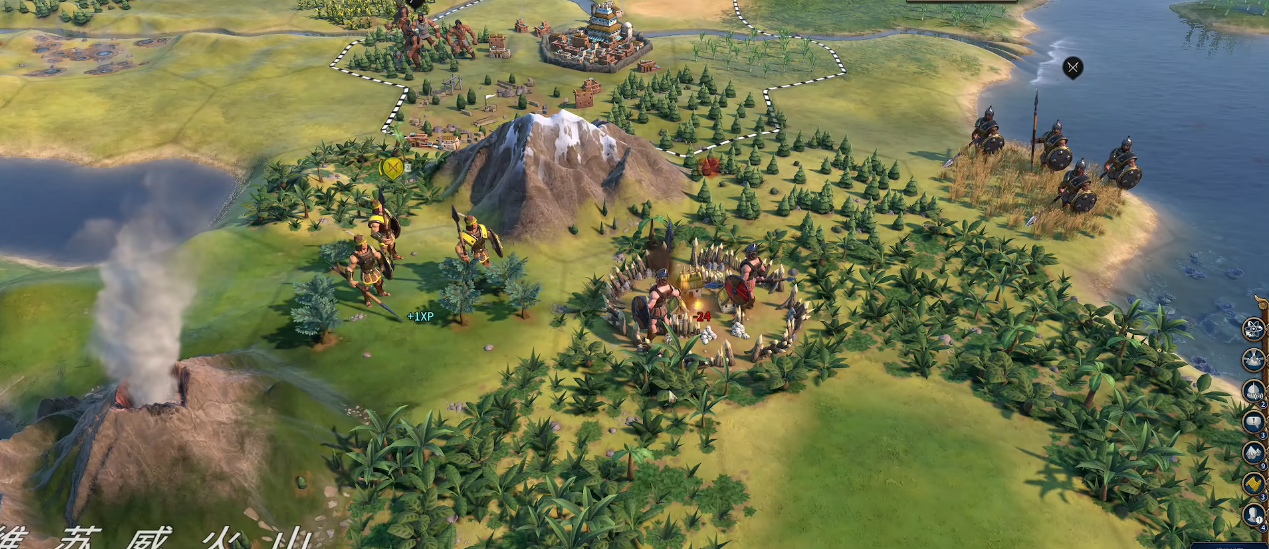The width and height of the screenshot is (1269, 549).
Task: Select the black crossed-swords unit flag
Action: 1073,68
